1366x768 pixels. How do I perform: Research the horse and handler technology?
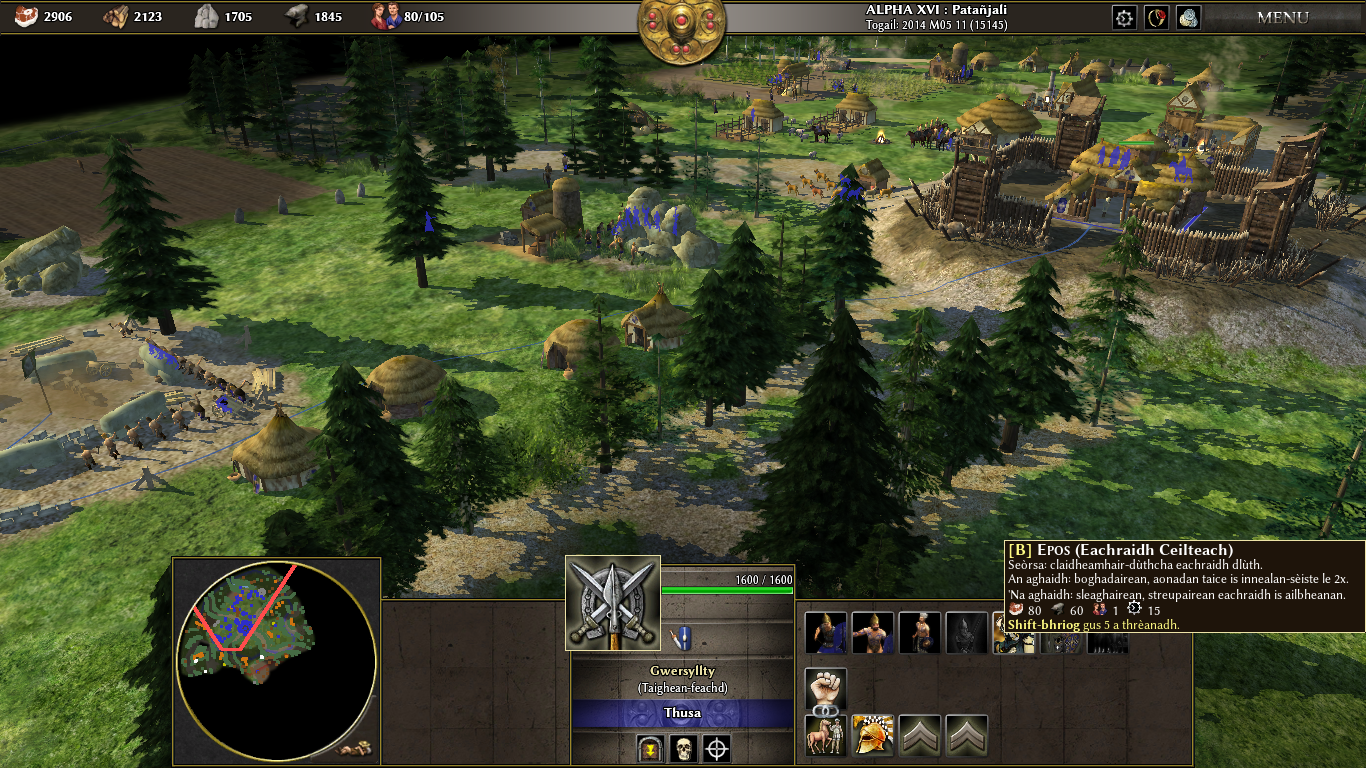tap(825, 736)
